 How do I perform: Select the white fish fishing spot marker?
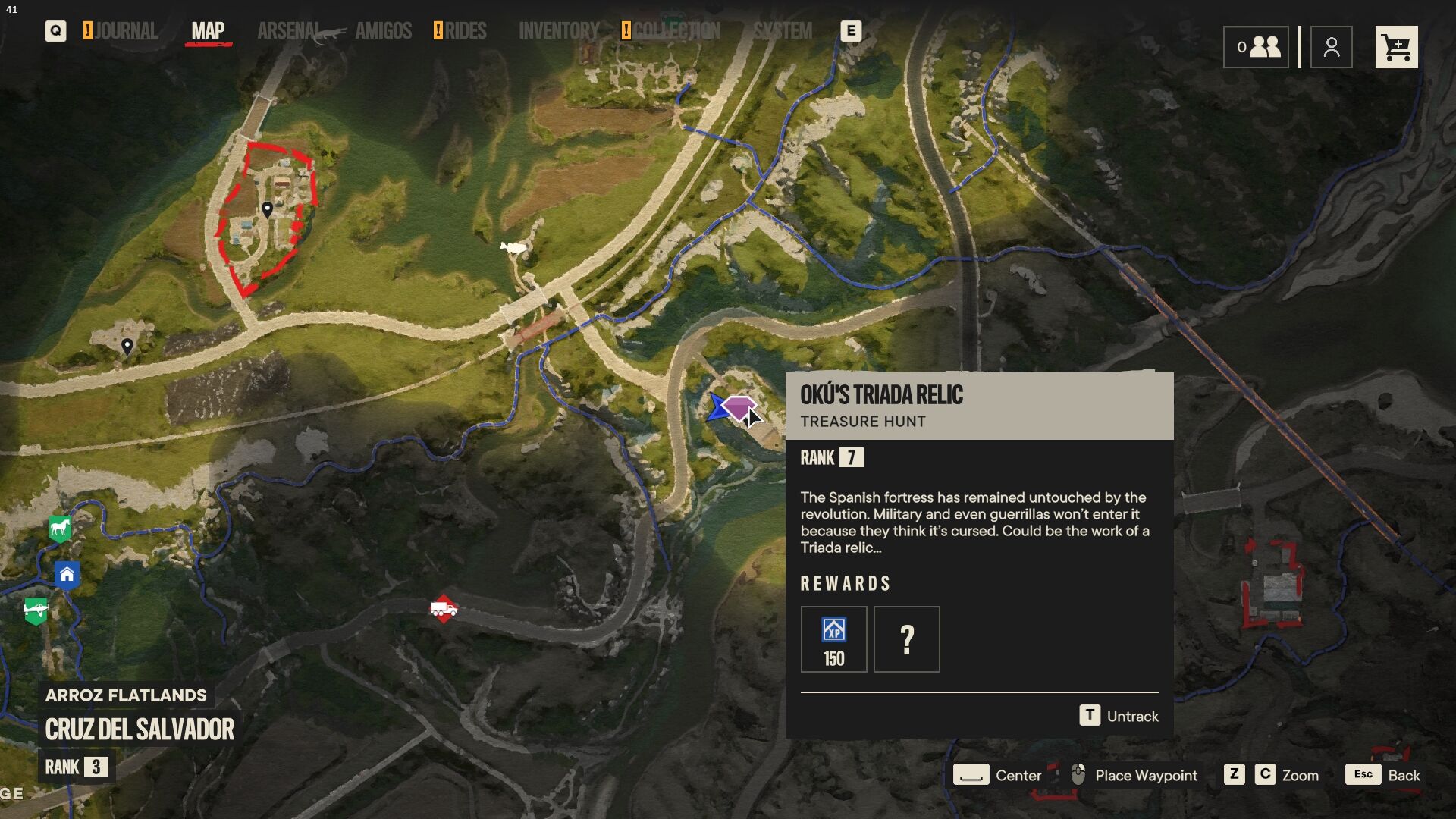pos(513,247)
